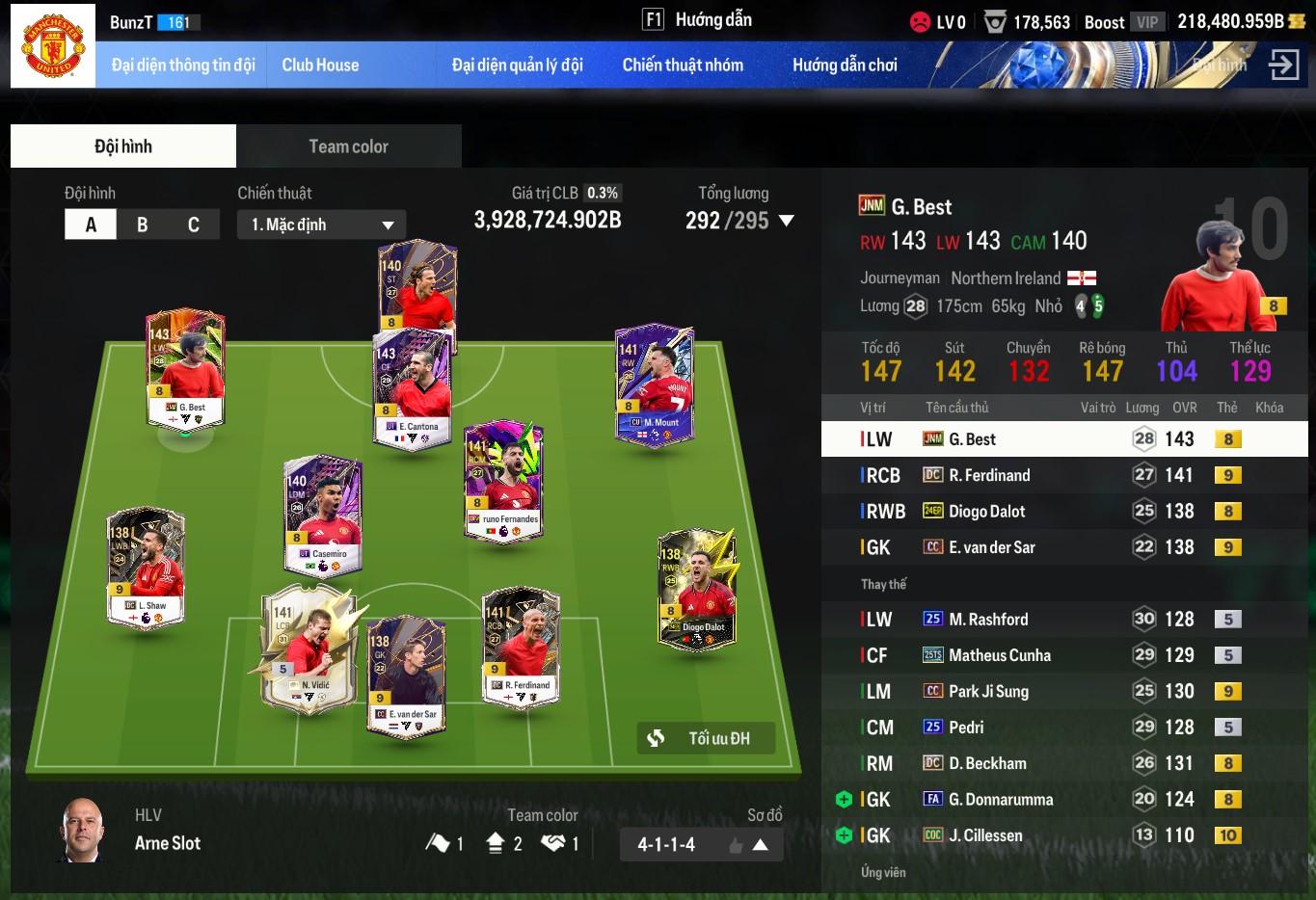Open the Chiến thuật Mặc định dropdown

[321, 225]
